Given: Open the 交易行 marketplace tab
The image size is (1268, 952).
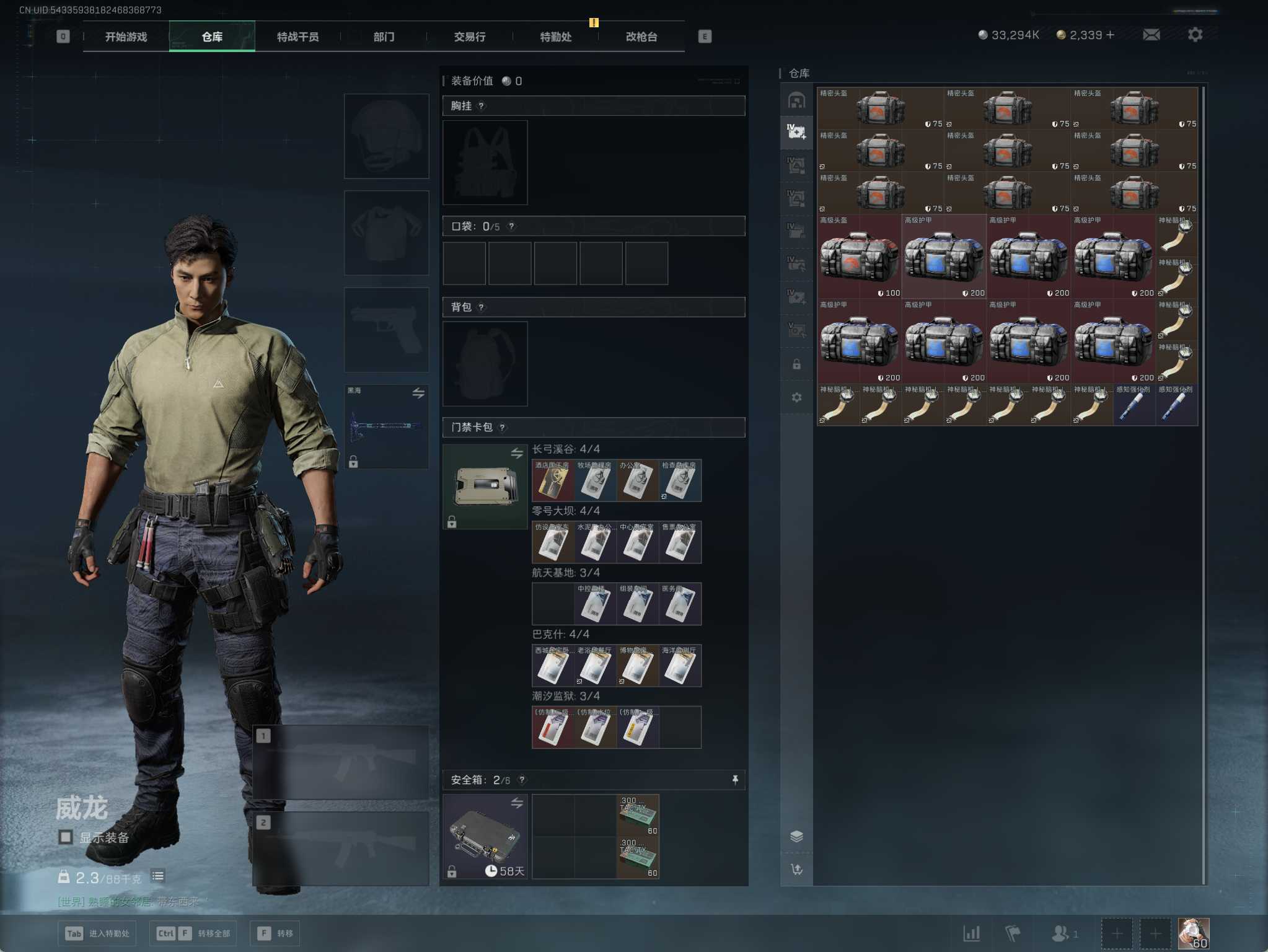Looking at the screenshot, I should (469, 37).
